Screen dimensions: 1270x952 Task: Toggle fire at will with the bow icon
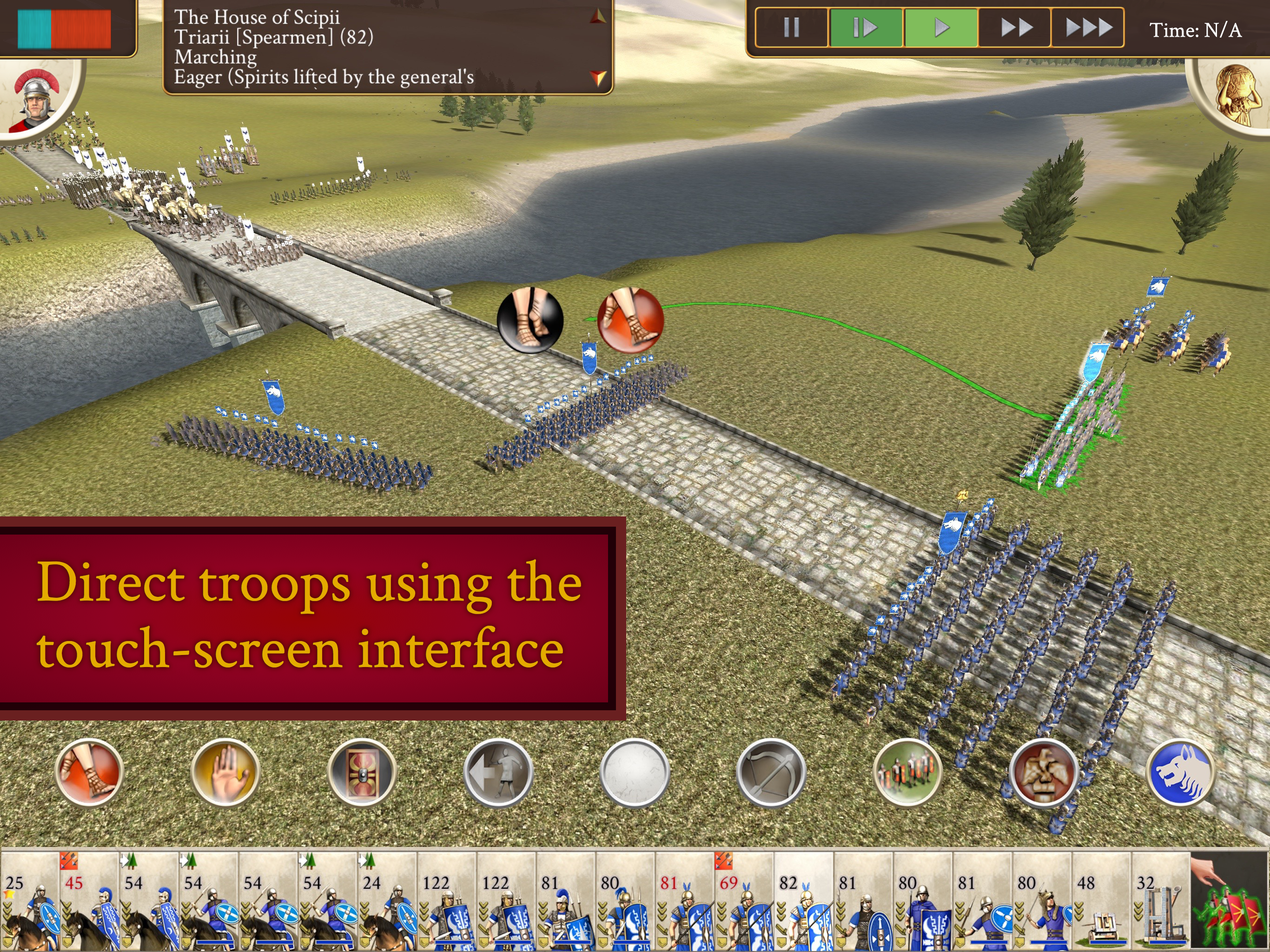771,772
